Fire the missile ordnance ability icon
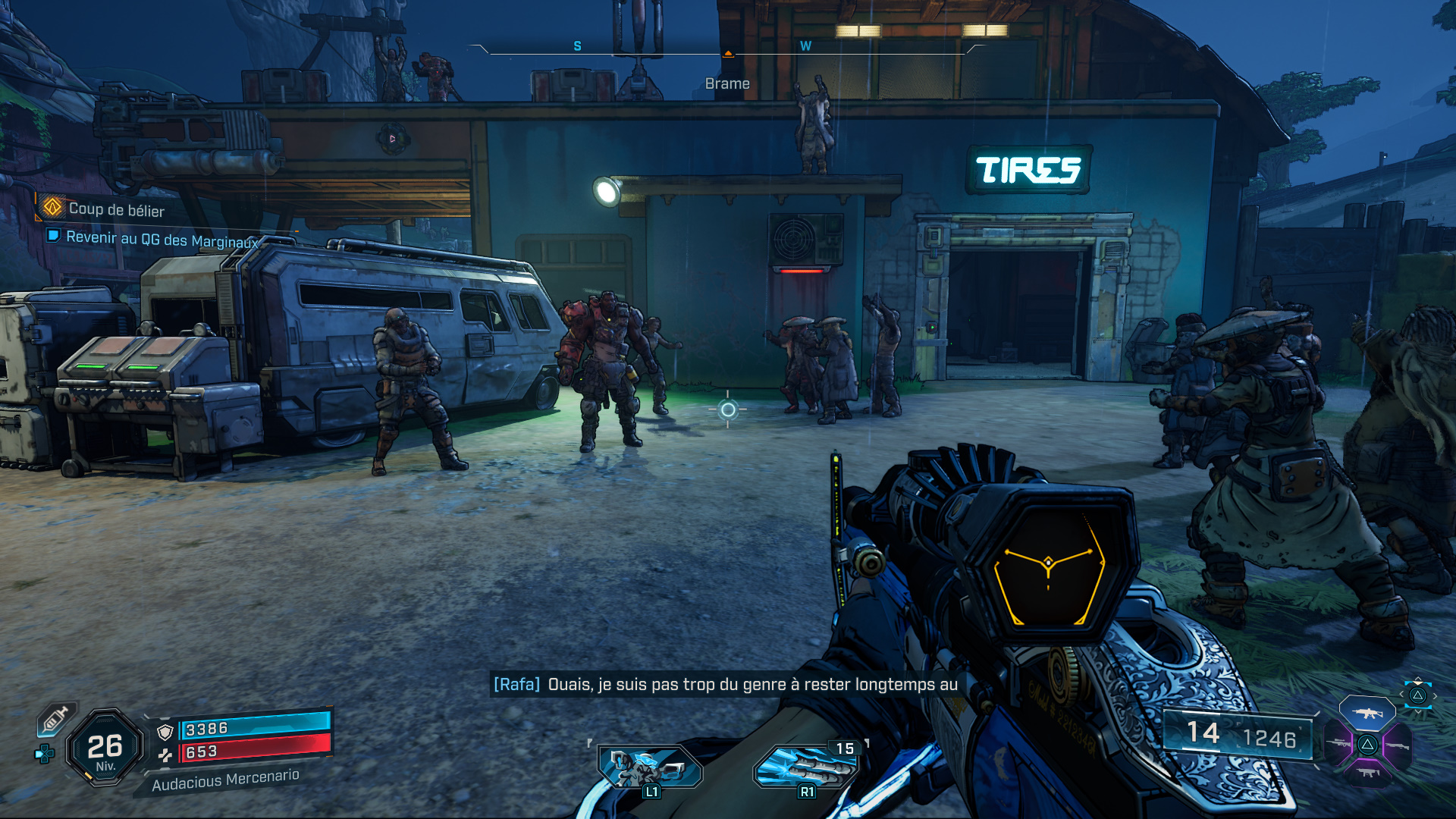This screenshot has height=819, width=1456. coord(807,766)
